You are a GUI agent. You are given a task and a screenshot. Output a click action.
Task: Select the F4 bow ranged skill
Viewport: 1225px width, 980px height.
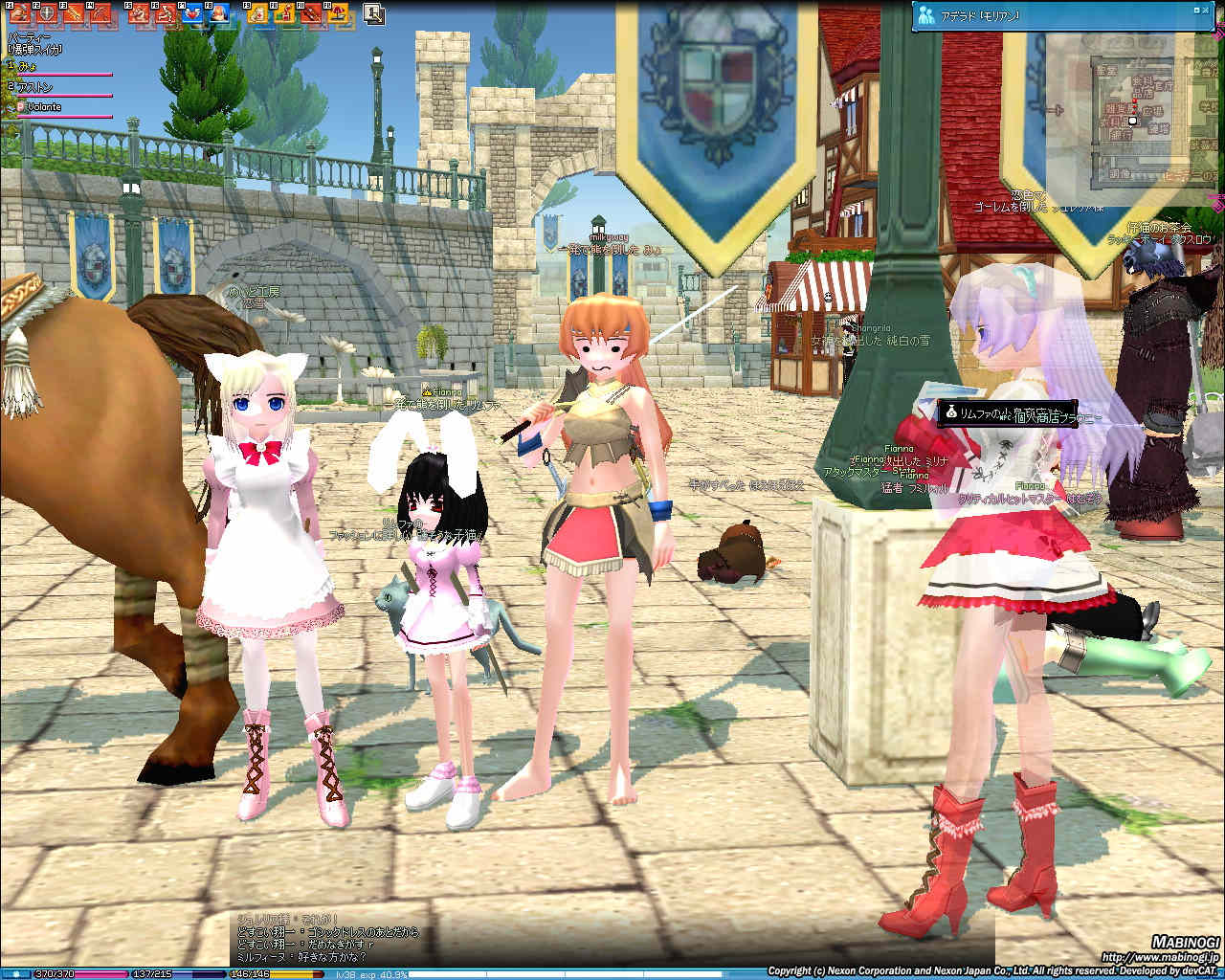102,13
